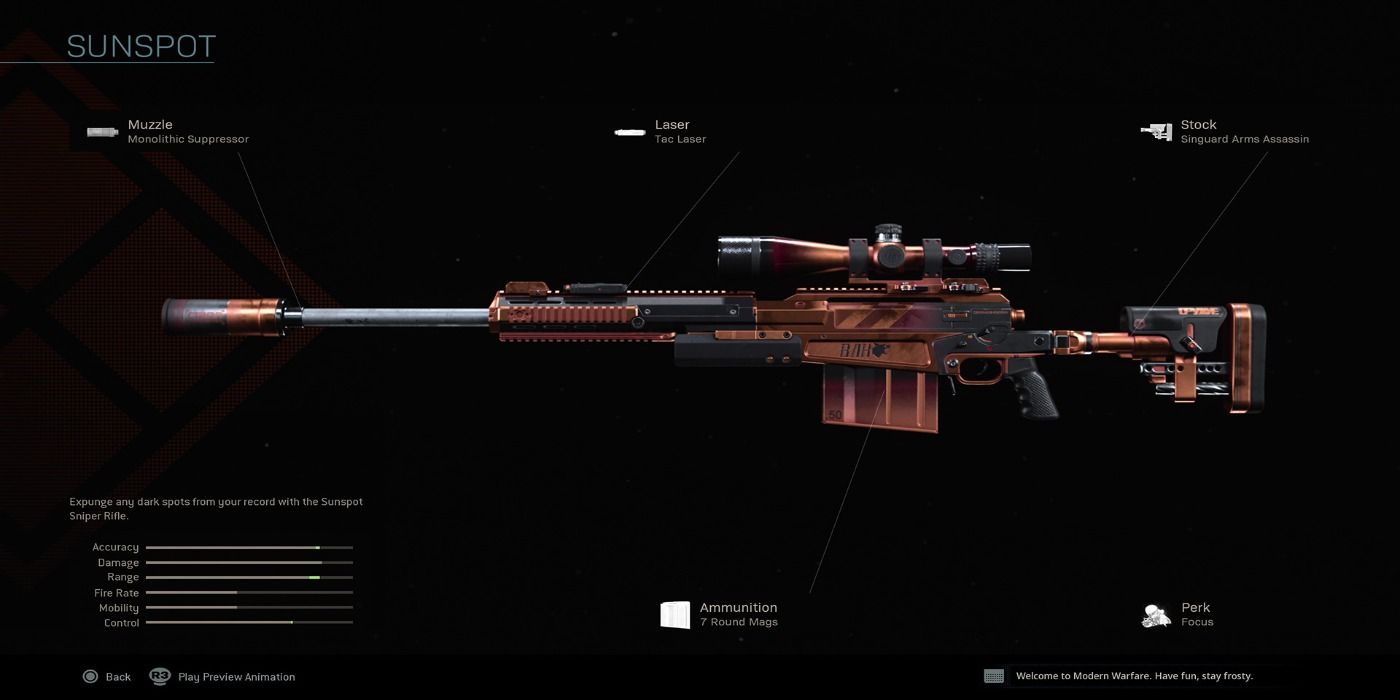Play the weapon preview animation

[x=223, y=677]
